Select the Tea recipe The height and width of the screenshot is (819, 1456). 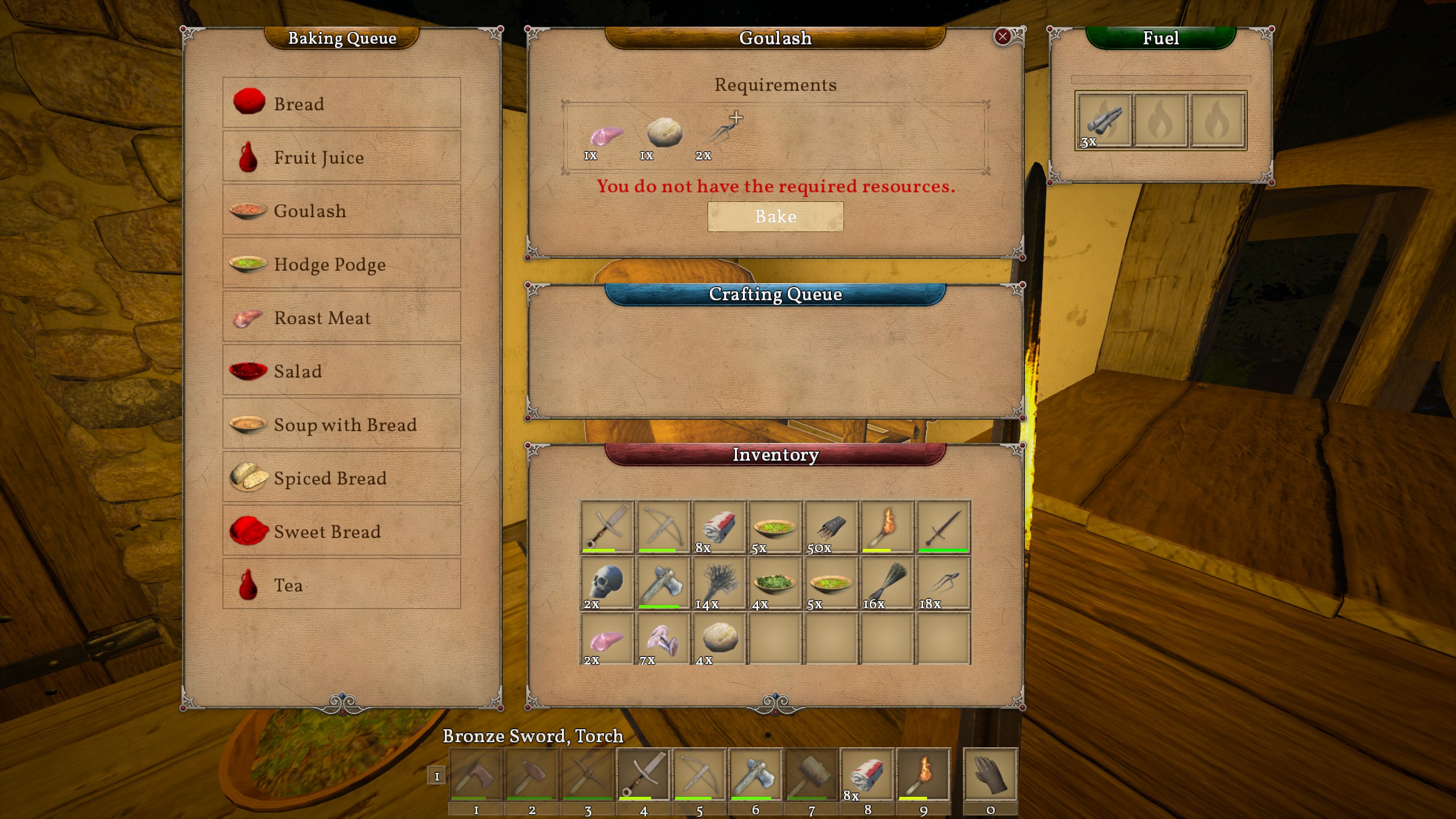tap(341, 584)
